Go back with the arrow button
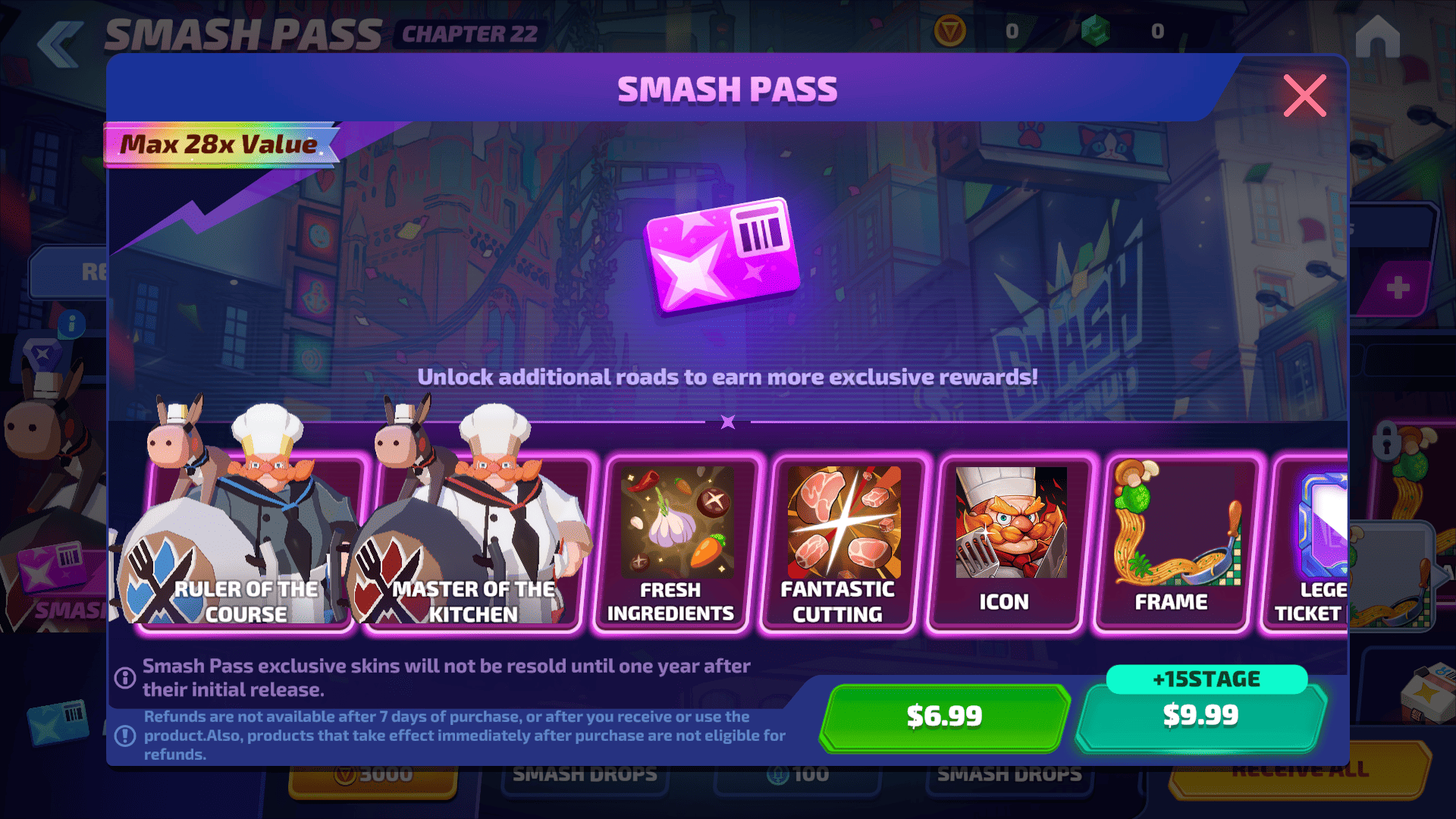This screenshot has height=819, width=1456. 59,44
